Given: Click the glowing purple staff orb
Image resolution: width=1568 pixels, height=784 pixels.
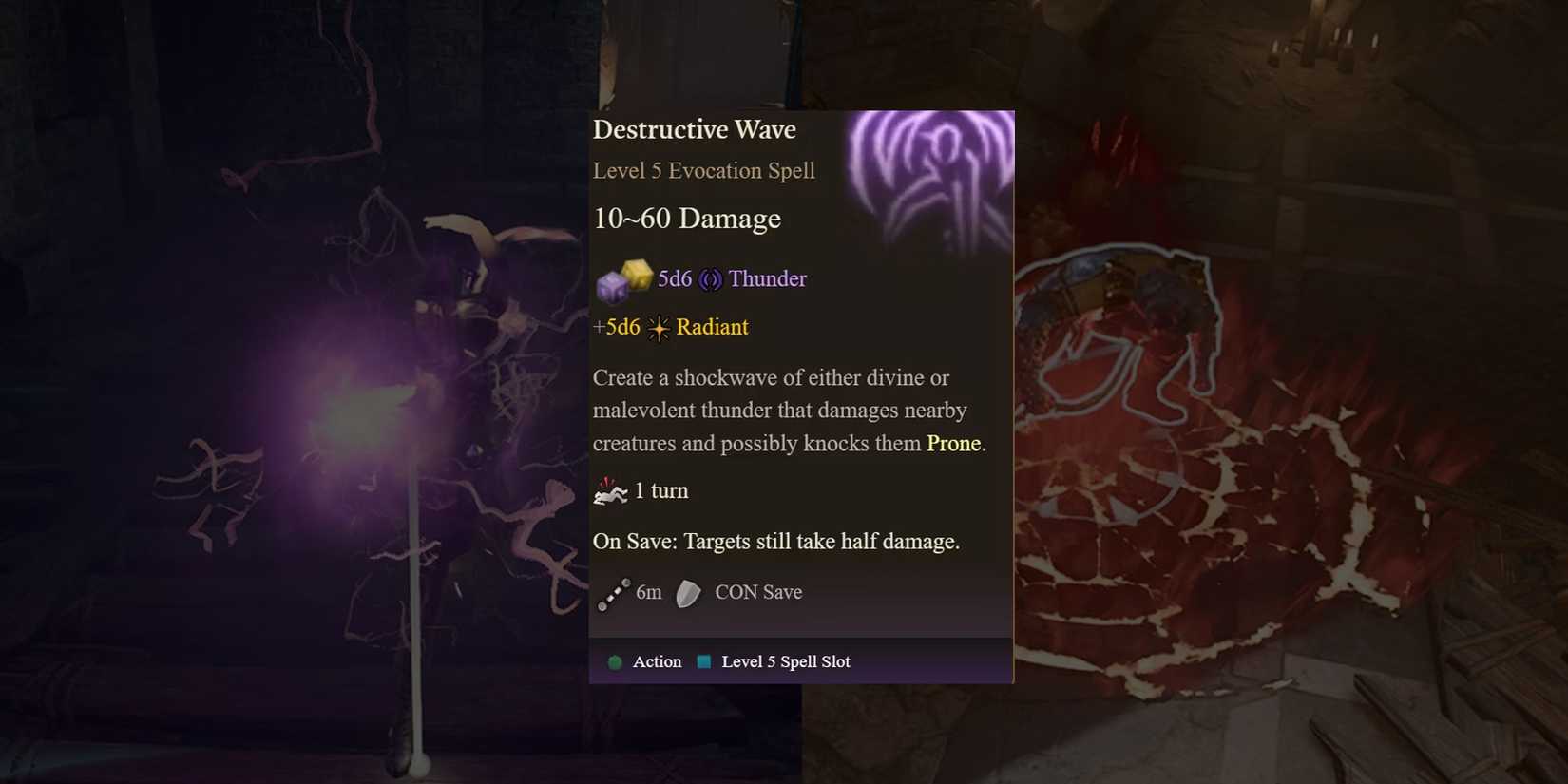Looking at the screenshot, I should point(366,409).
